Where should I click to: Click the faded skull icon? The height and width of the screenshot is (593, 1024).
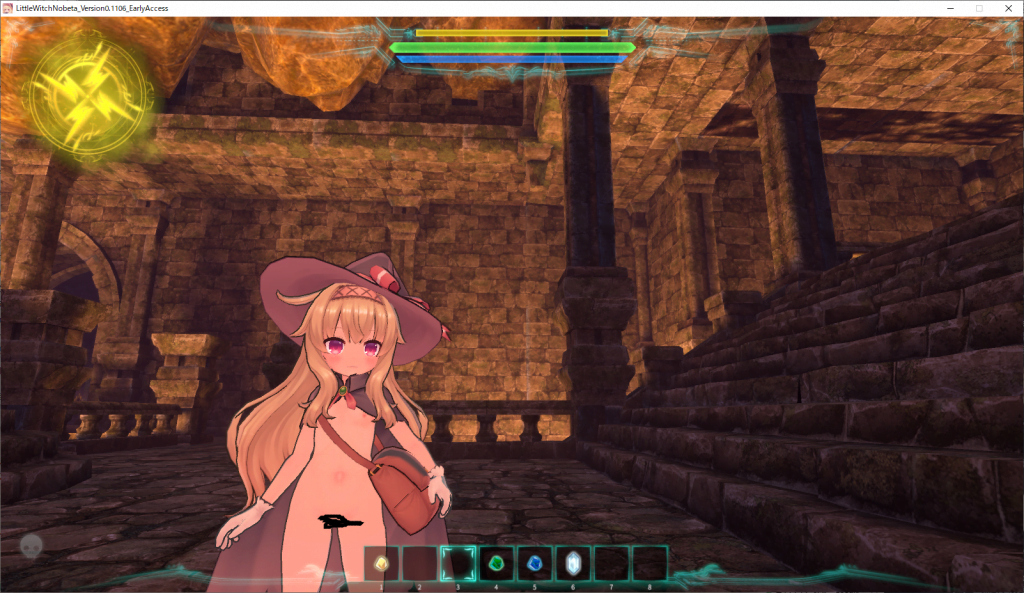31,547
